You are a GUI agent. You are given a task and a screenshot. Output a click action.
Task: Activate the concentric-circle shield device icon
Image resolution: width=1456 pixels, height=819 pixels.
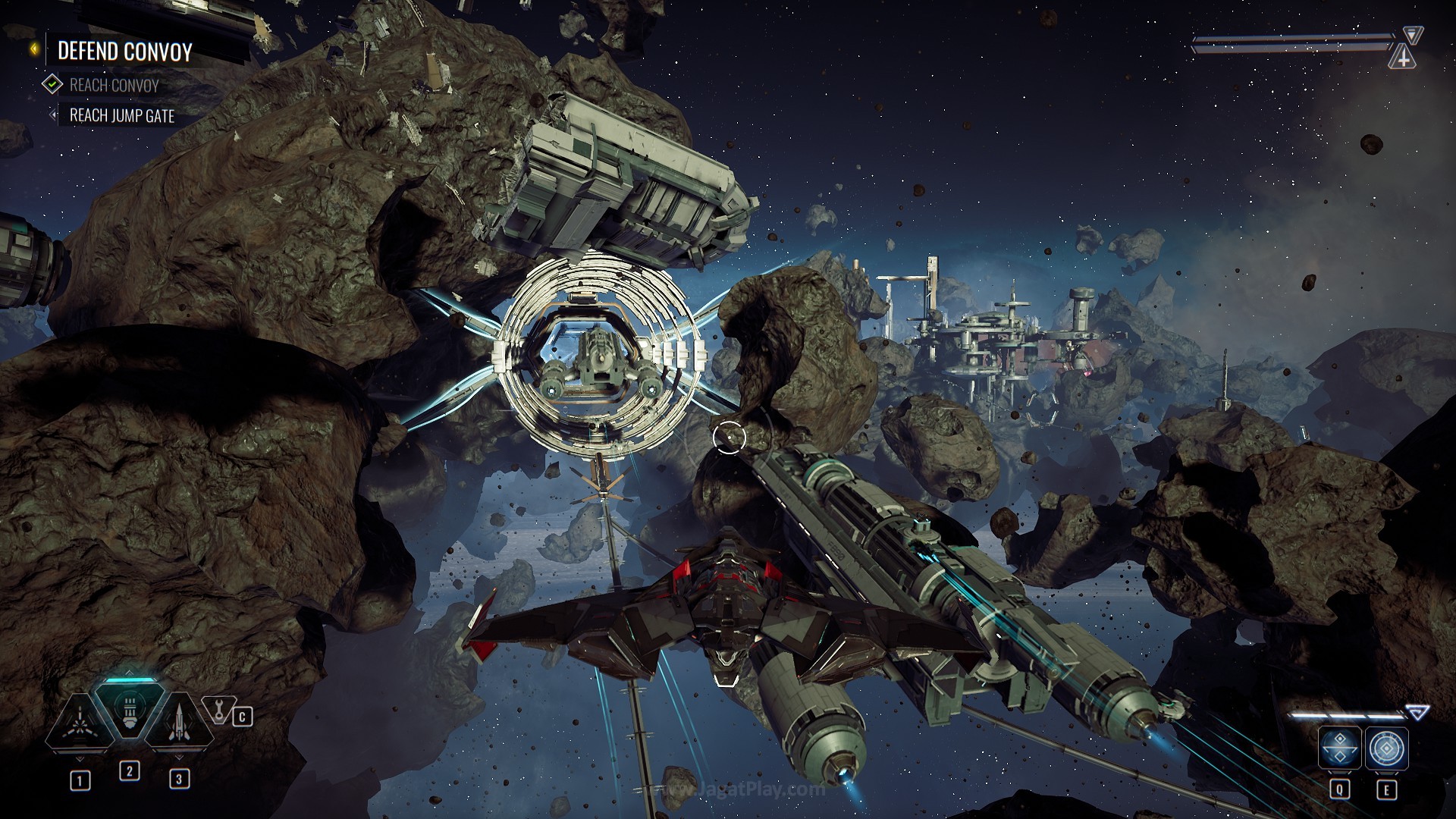[x=1387, y=749]
